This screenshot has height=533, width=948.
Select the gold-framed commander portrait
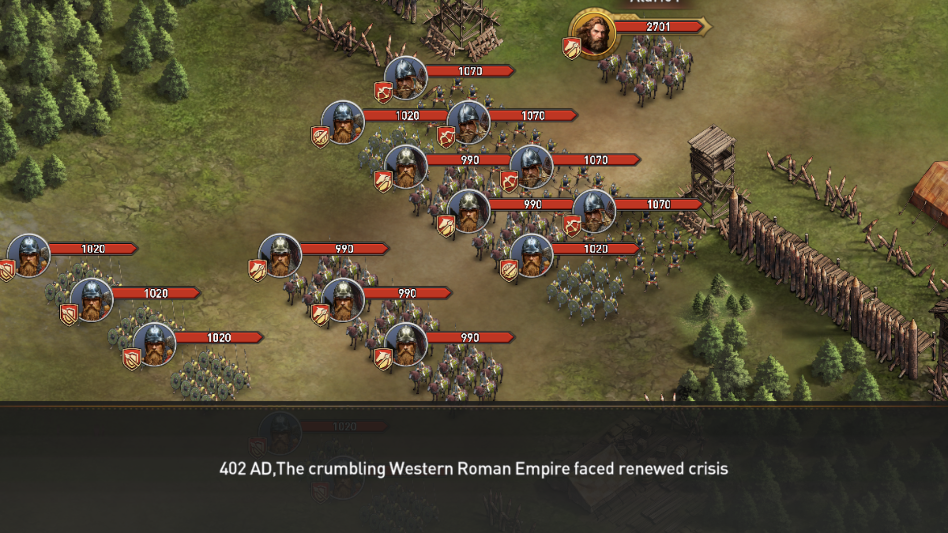coord(593,33)
